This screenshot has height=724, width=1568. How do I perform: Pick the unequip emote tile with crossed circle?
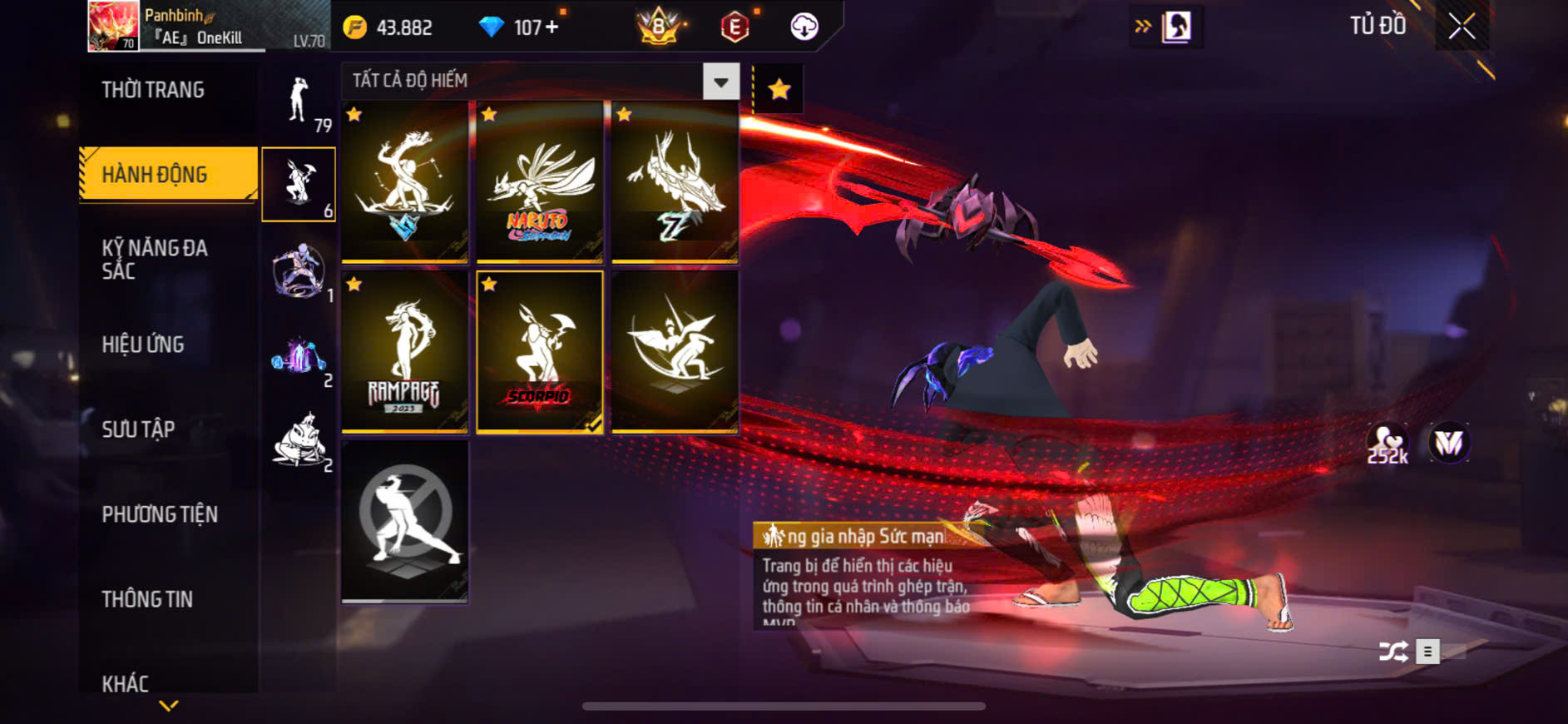pos(404,521)
